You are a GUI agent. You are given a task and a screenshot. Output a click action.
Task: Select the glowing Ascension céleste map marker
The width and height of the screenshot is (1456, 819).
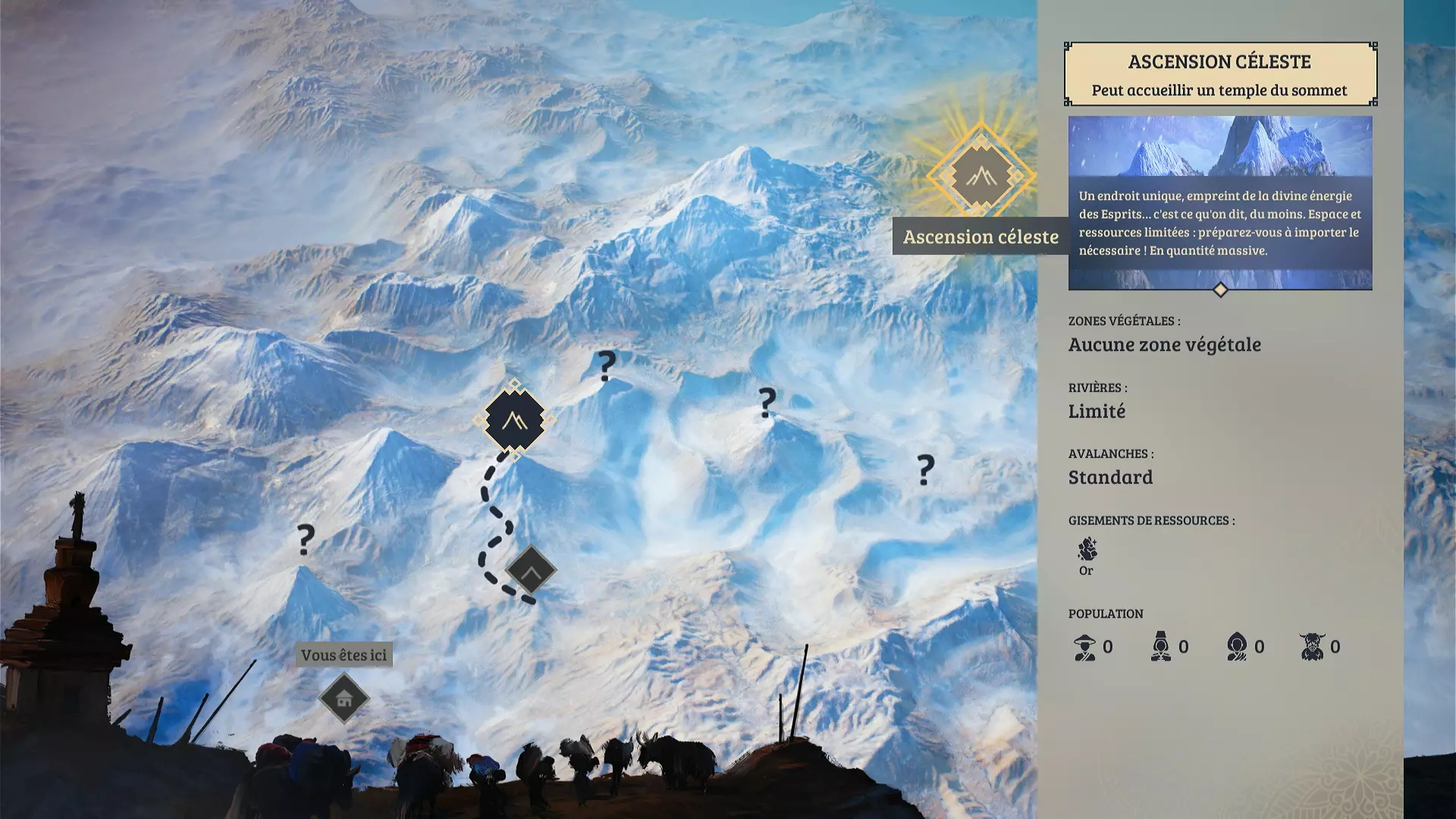coord(981,177)
